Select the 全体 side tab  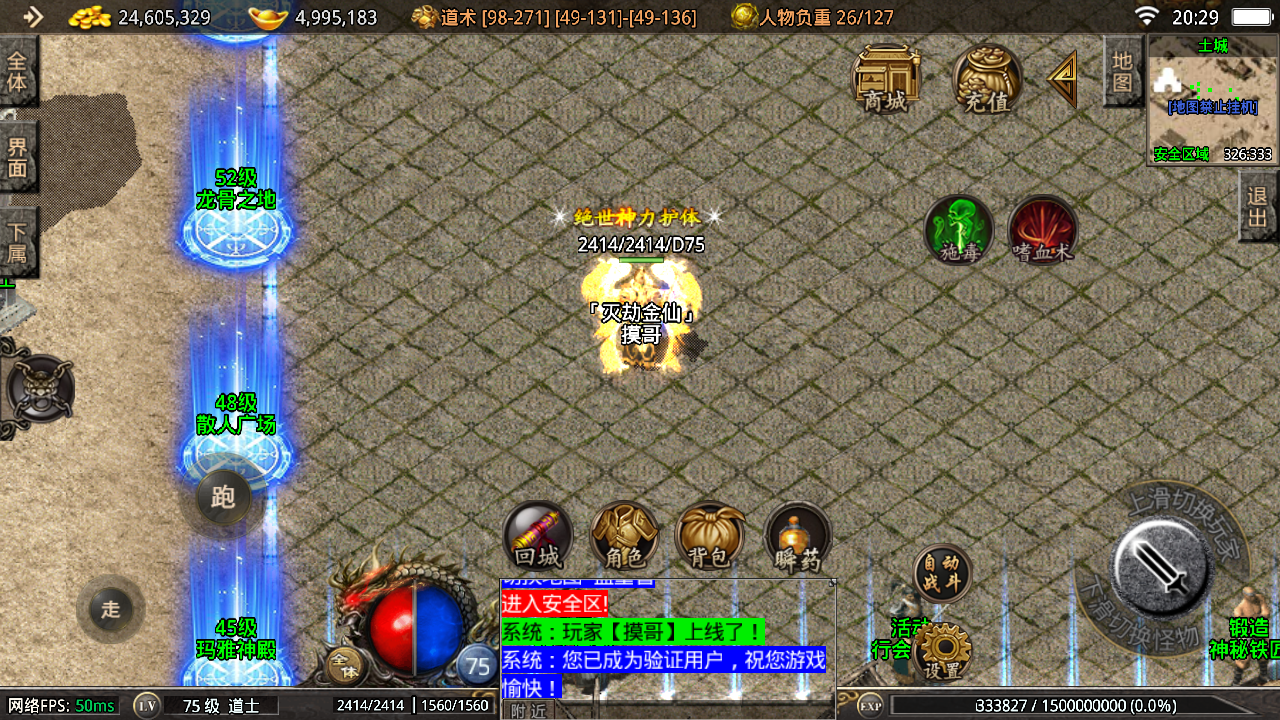coord(18,70)
